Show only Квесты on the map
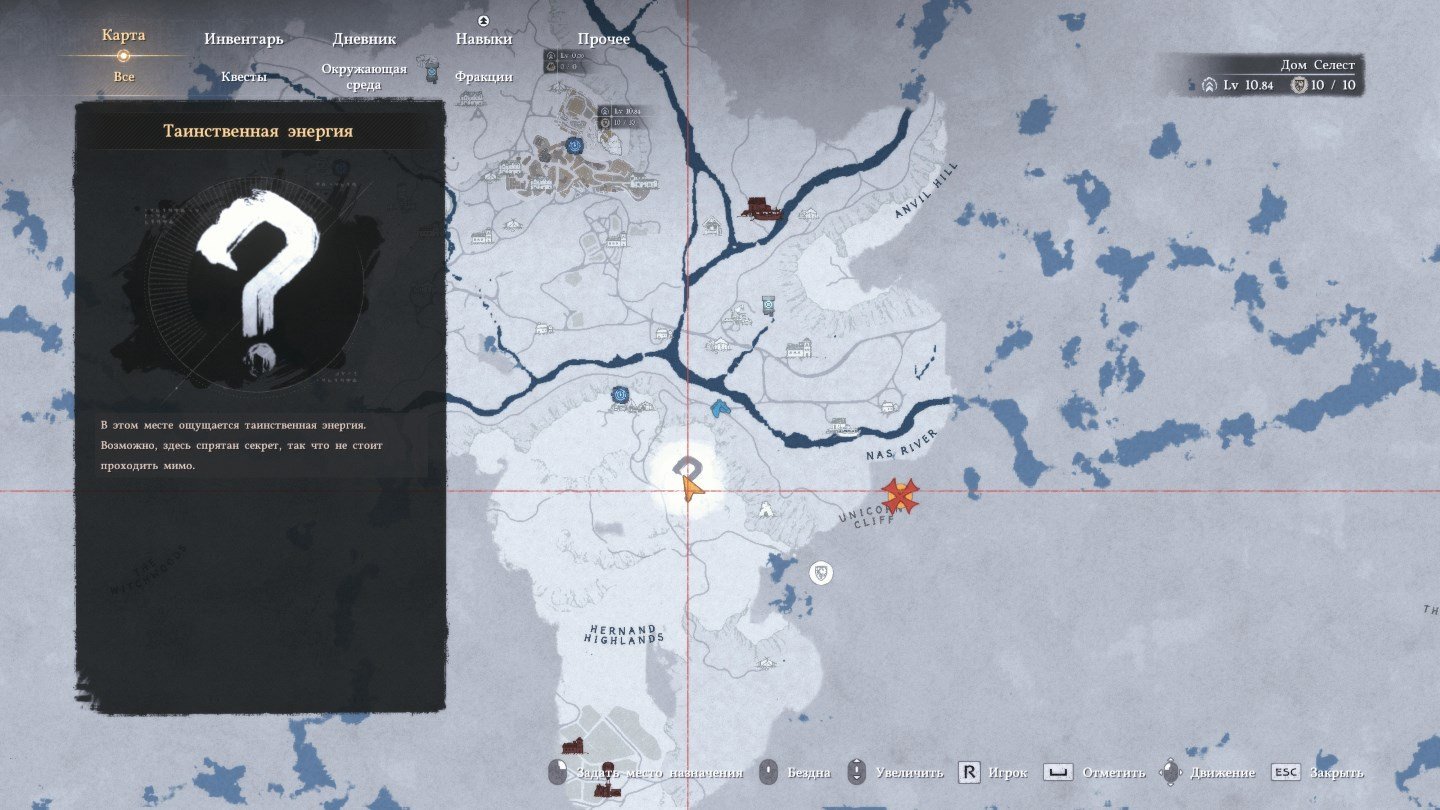 244,77
